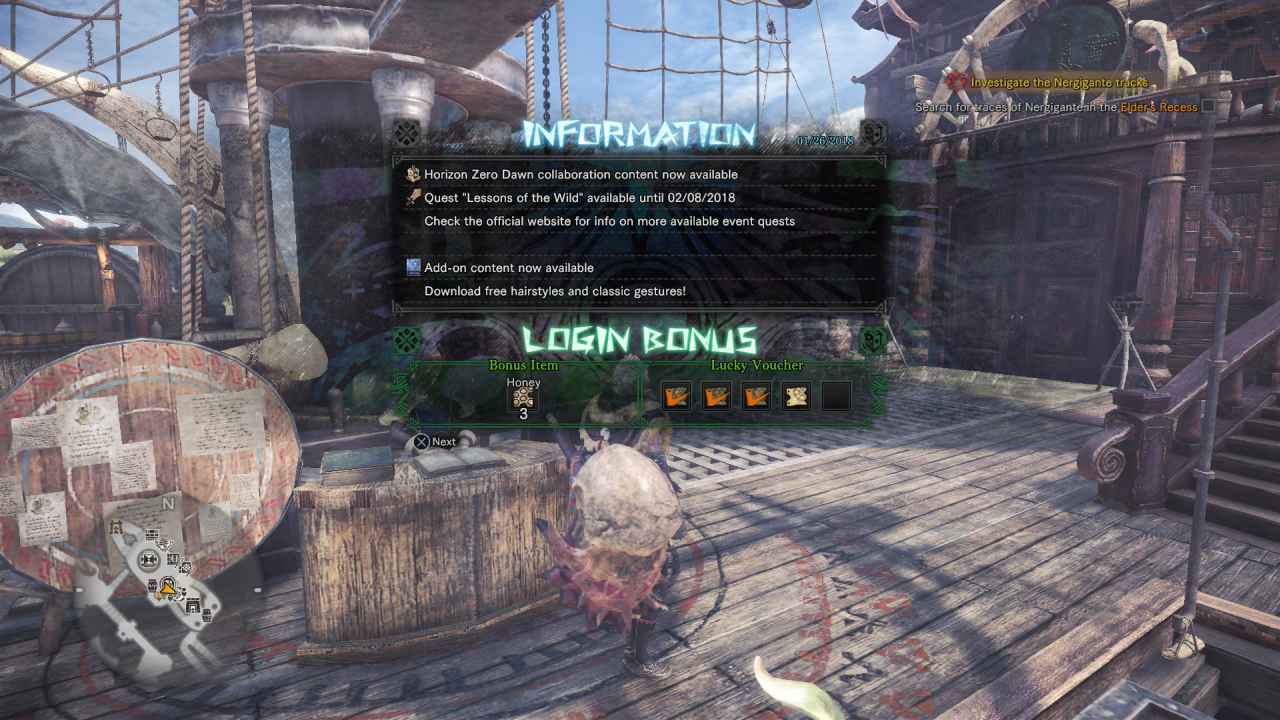Click the Add-on content download icon
The image size is (1280, 720).
(413, 267)
